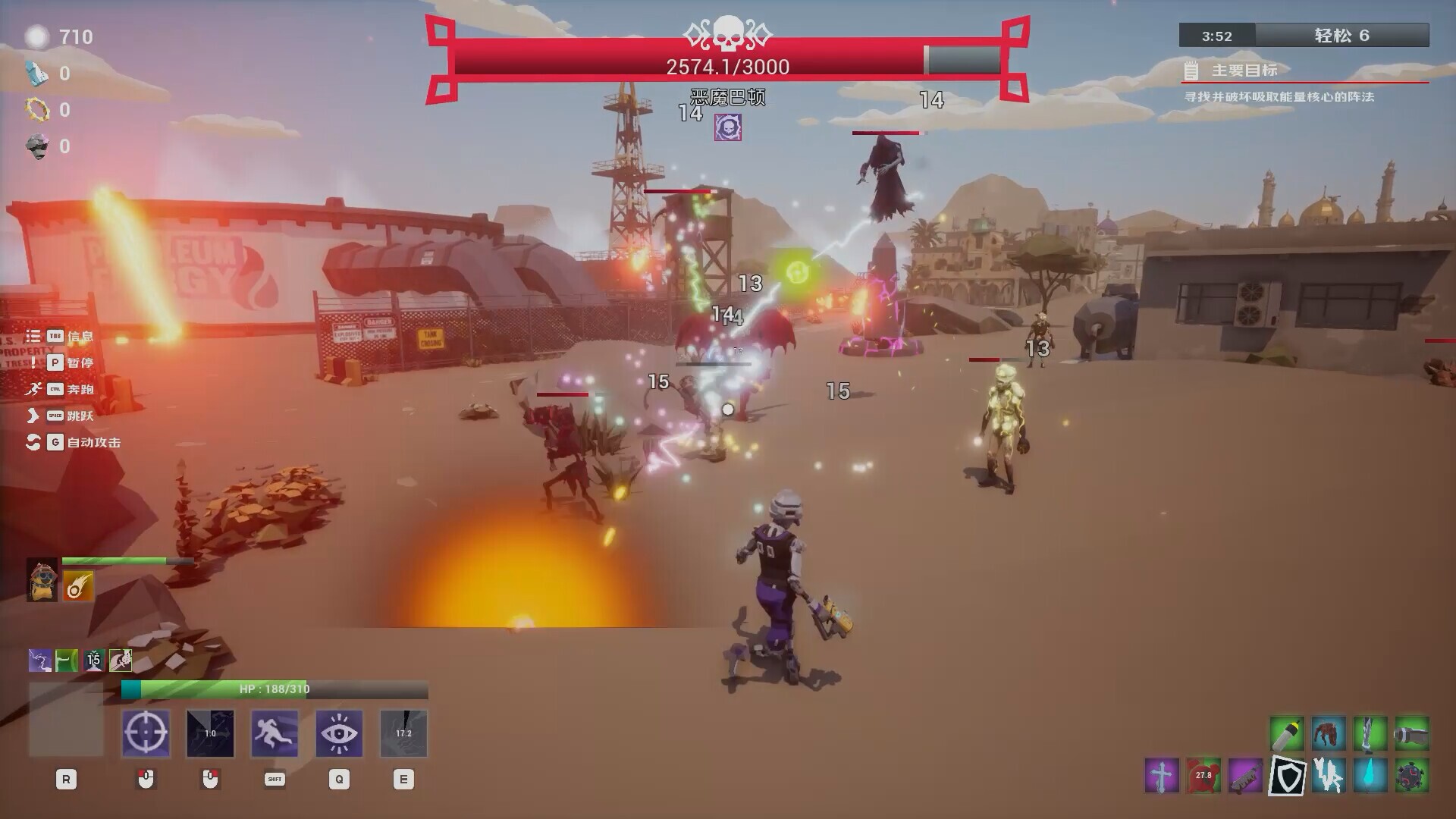Click the cyan dagger item slot
This screenshot has width=1456, height=819.
click(x=1368, y=777)
